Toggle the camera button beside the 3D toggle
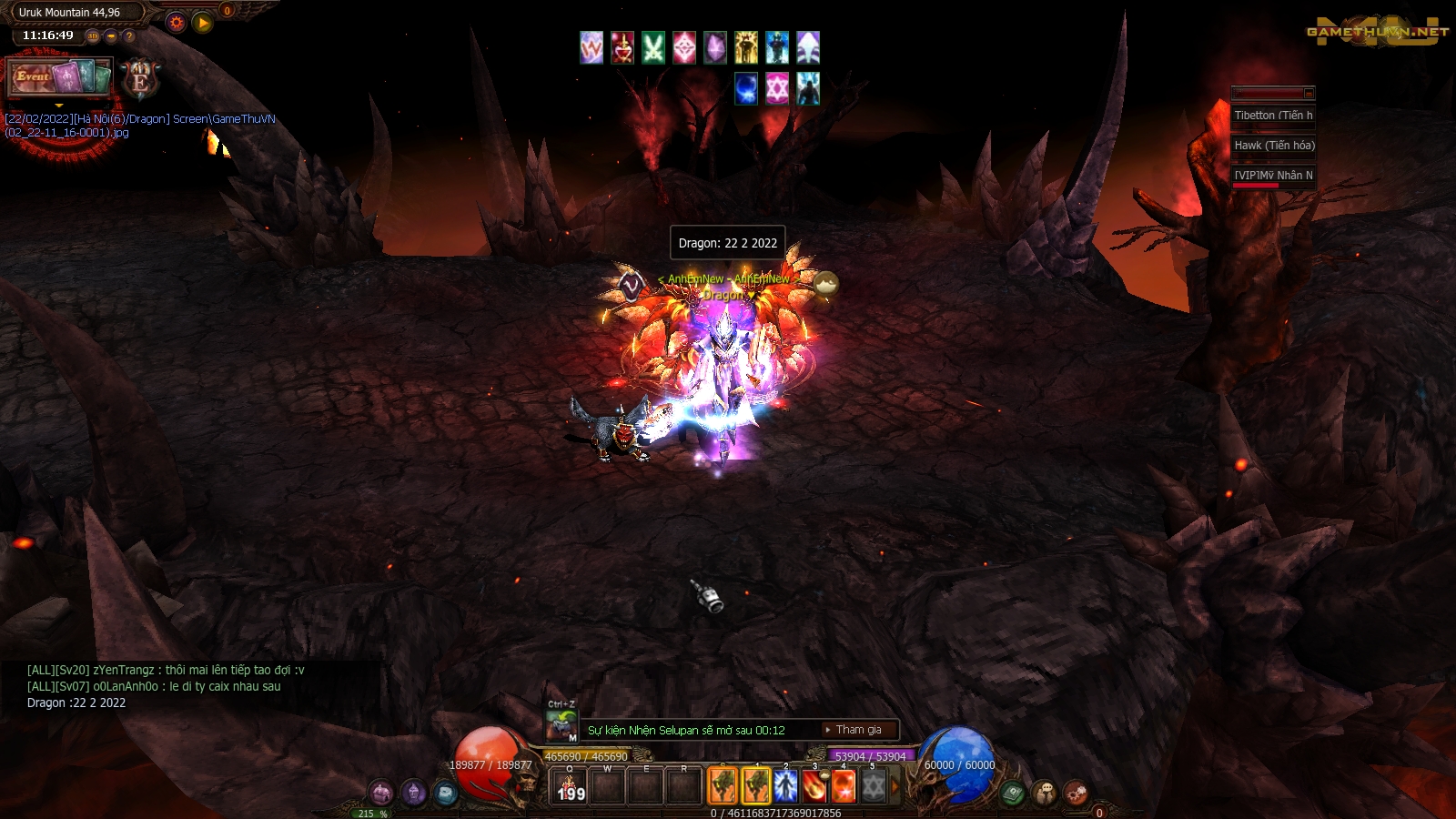 point(111,36)
